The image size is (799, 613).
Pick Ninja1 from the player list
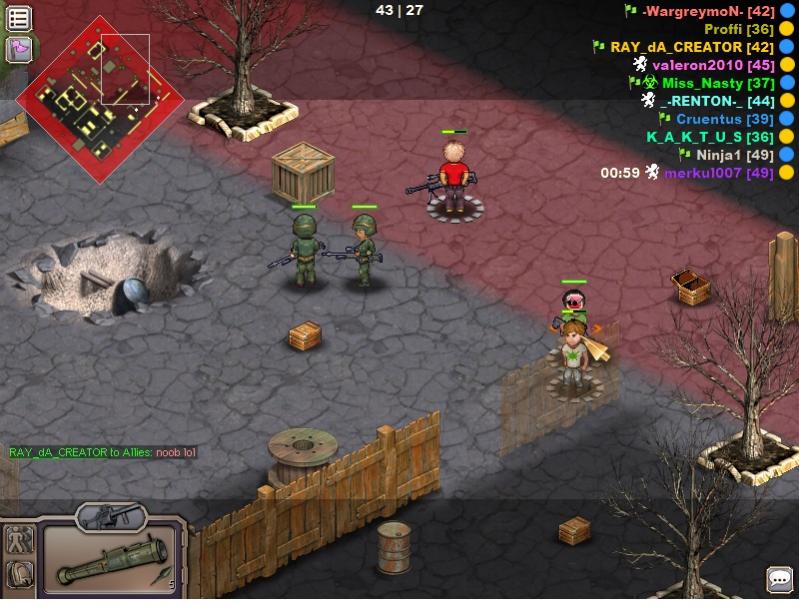(733, 155)
